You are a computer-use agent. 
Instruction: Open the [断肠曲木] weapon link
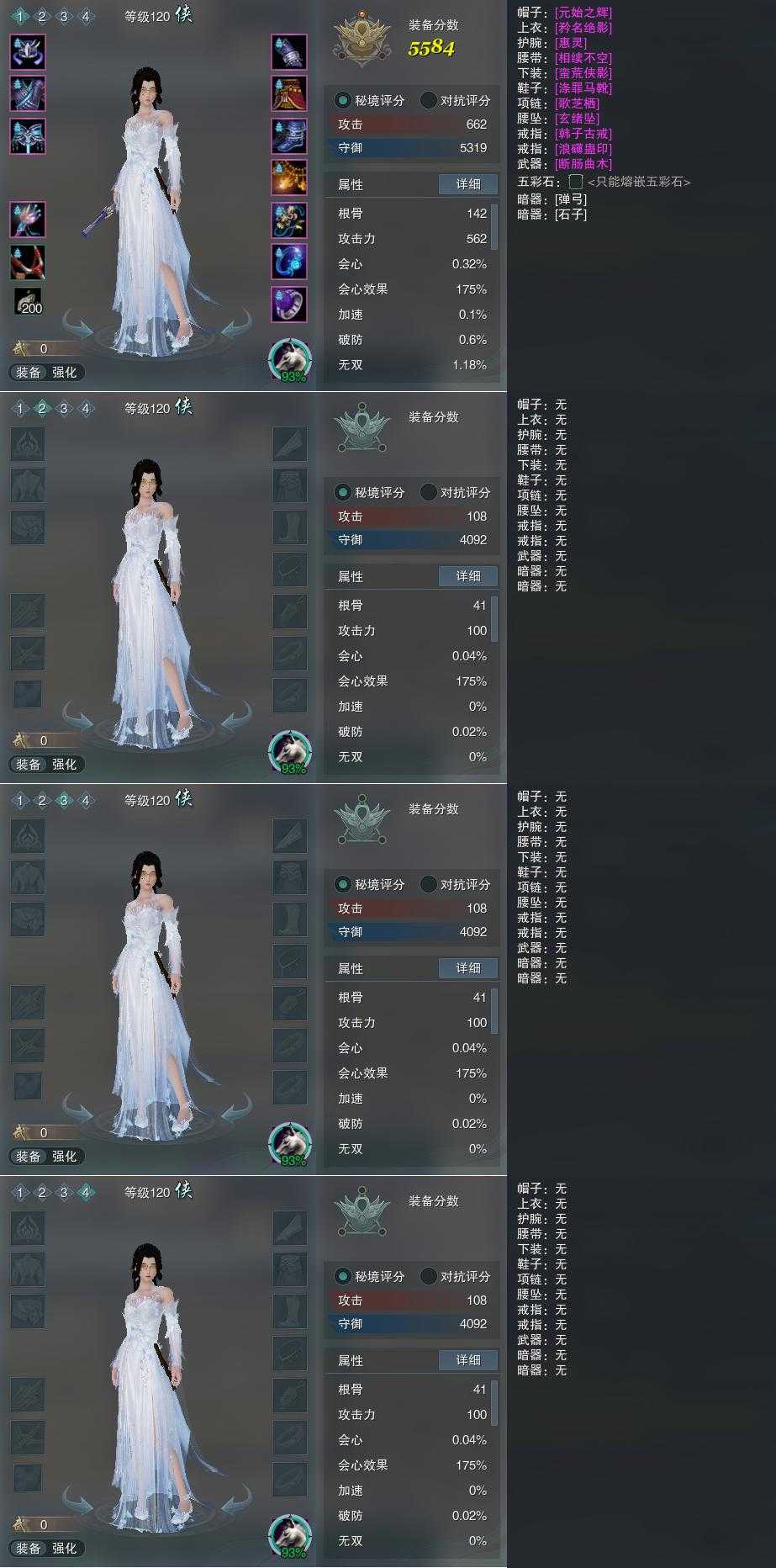pos(583,164)
